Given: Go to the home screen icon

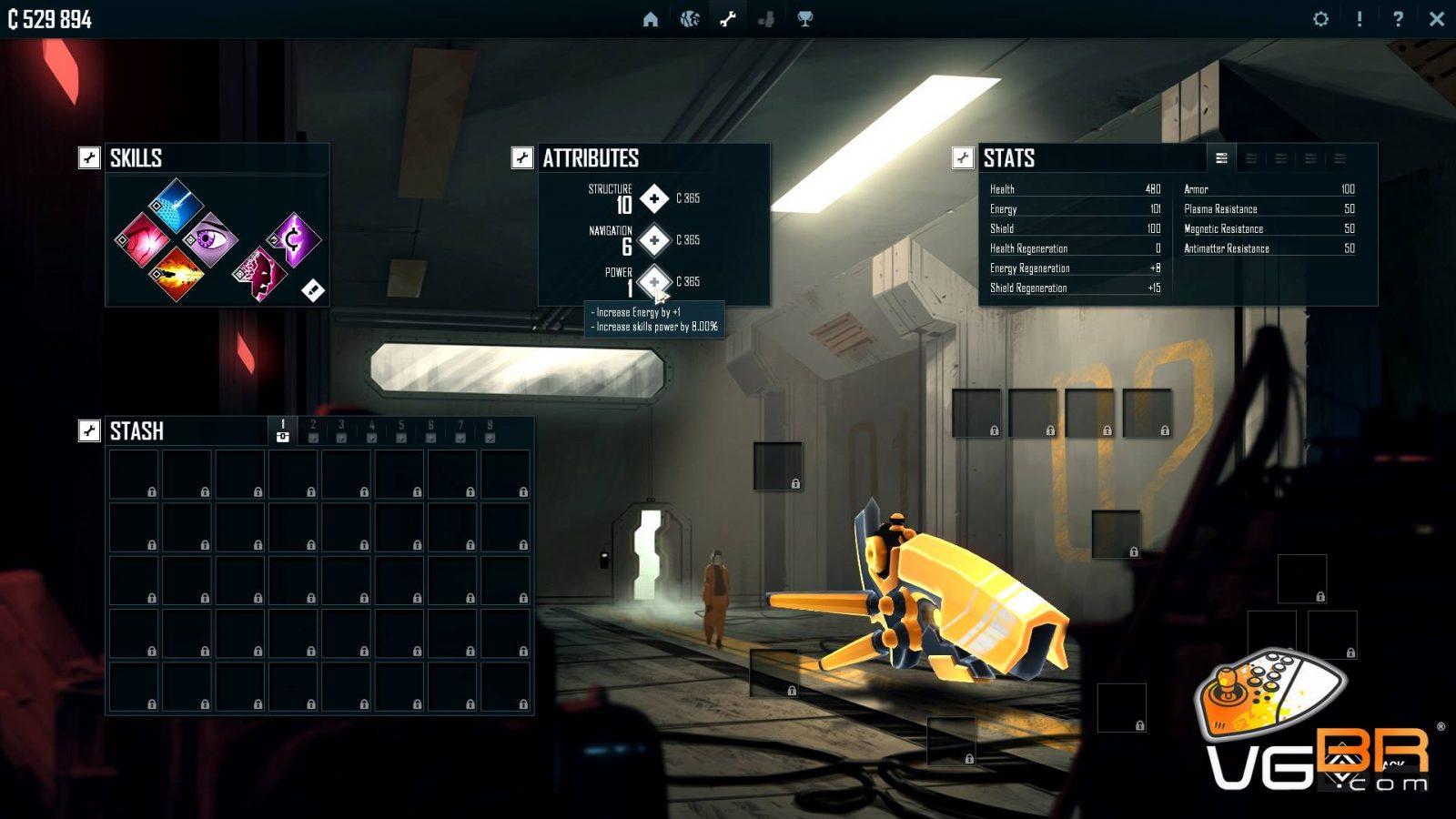Looking at the screenshot, I should [x=650, y=19].
